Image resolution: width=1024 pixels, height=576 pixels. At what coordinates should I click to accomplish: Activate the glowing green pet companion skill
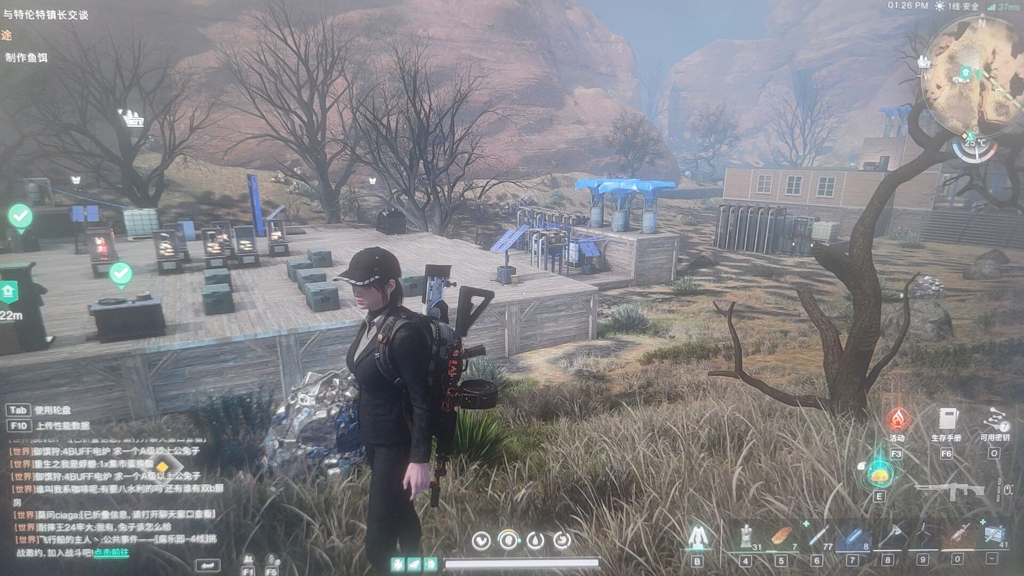coord(879,471)
